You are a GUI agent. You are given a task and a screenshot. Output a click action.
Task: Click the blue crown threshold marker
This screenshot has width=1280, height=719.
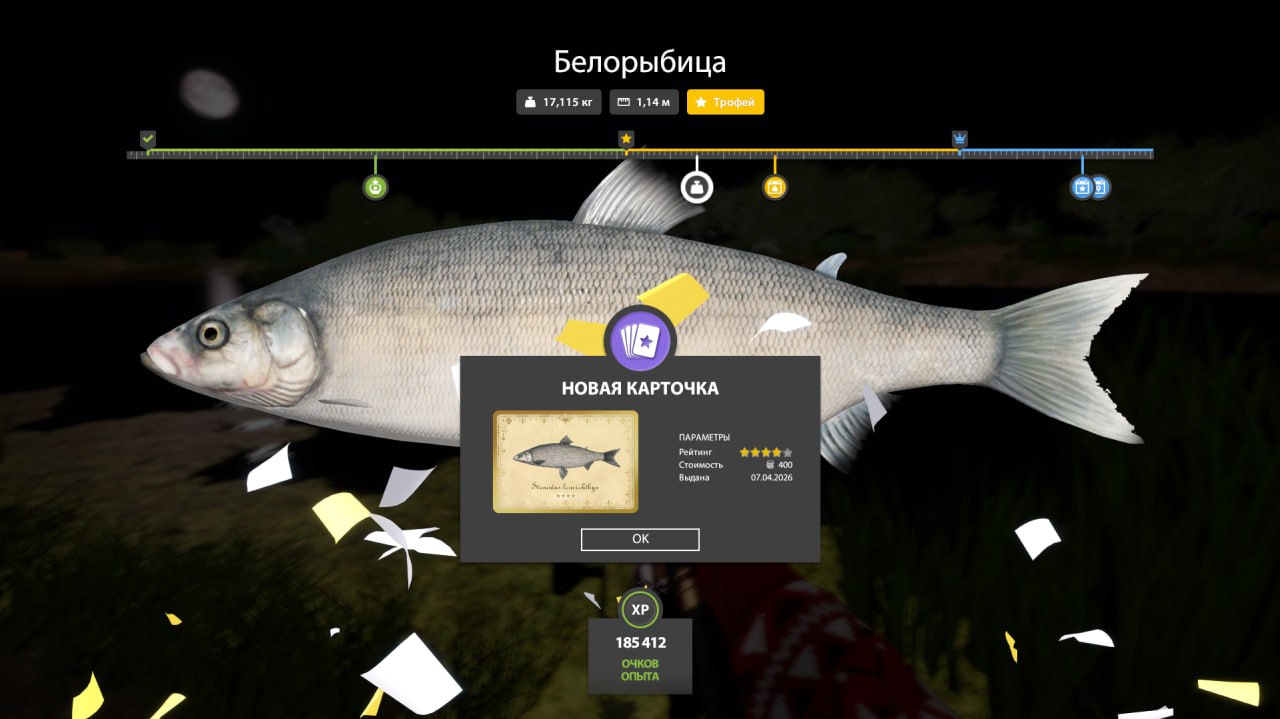click(960, 139)
